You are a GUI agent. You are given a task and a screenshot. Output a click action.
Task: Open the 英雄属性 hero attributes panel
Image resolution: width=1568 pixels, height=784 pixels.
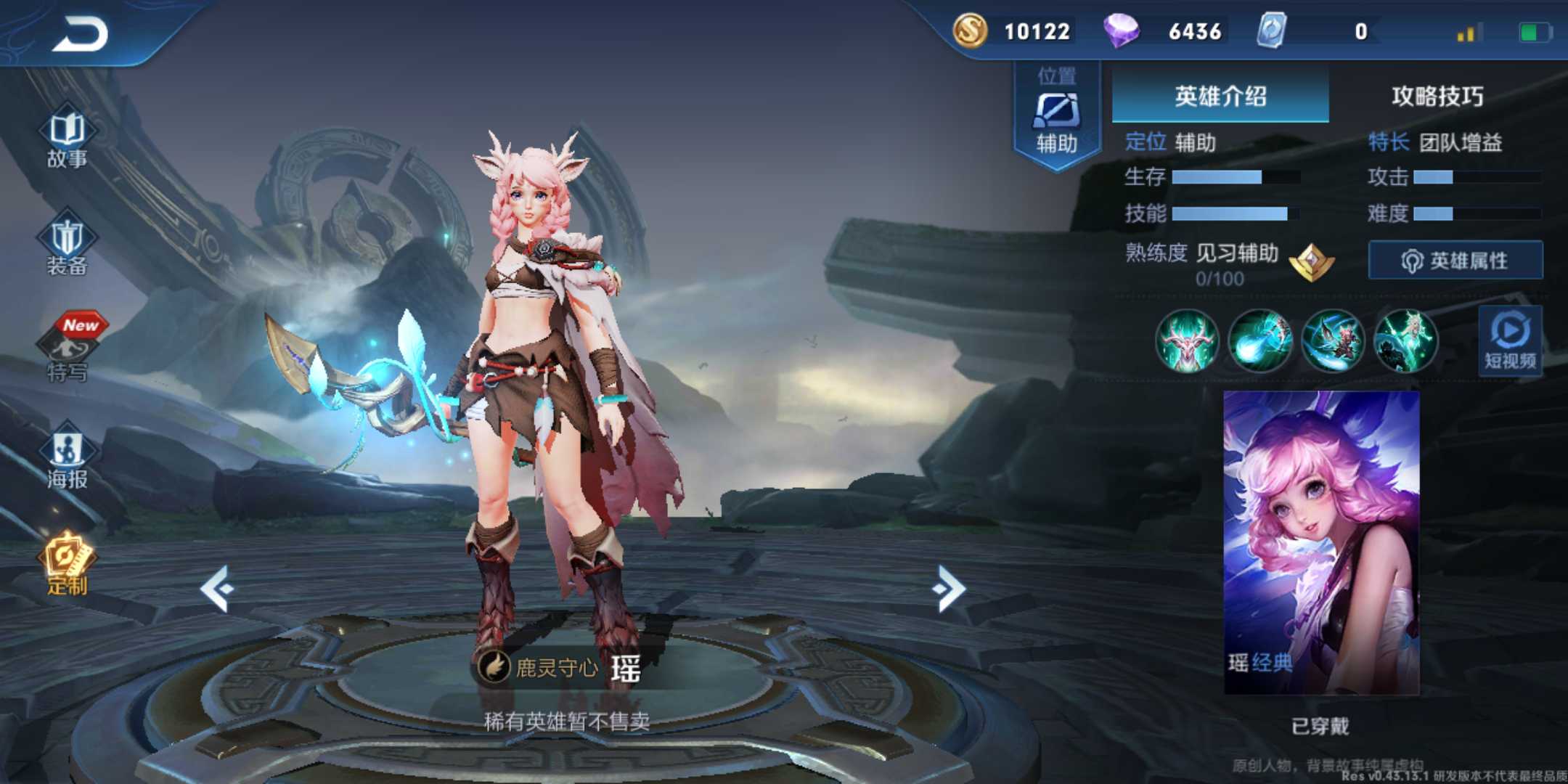[x=1454, y=259]
